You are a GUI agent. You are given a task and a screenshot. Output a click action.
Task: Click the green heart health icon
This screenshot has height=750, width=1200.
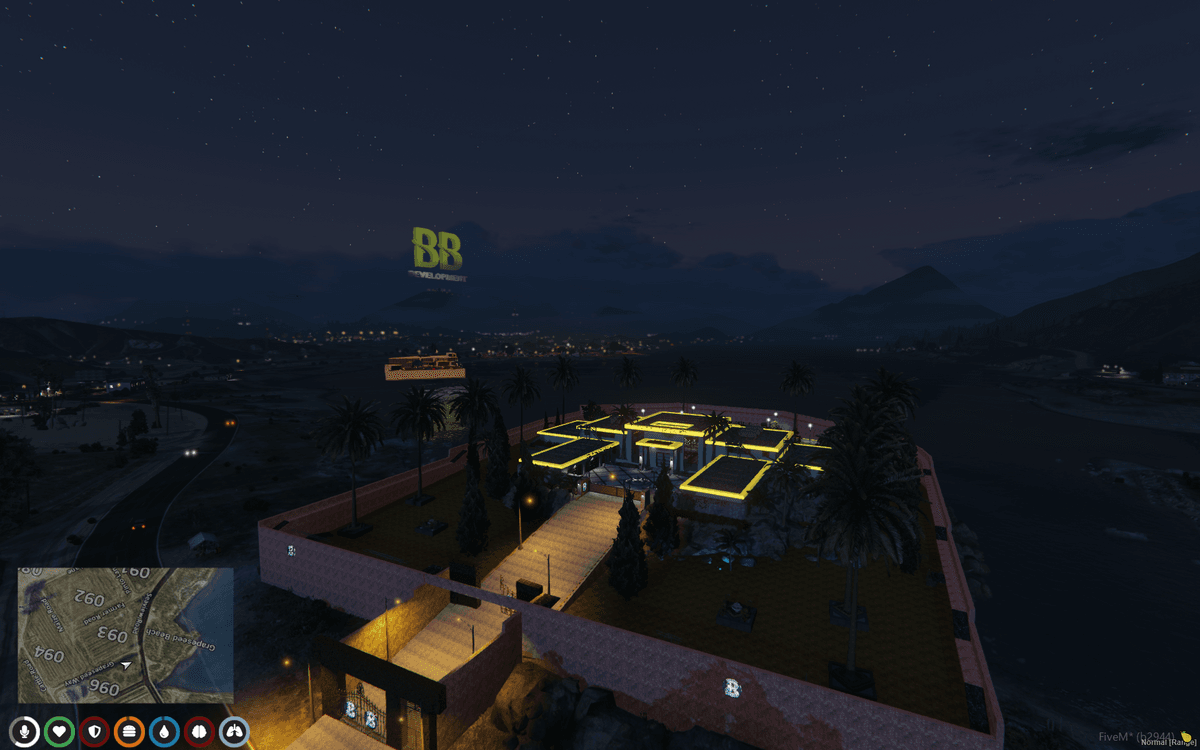coord(60,732)
